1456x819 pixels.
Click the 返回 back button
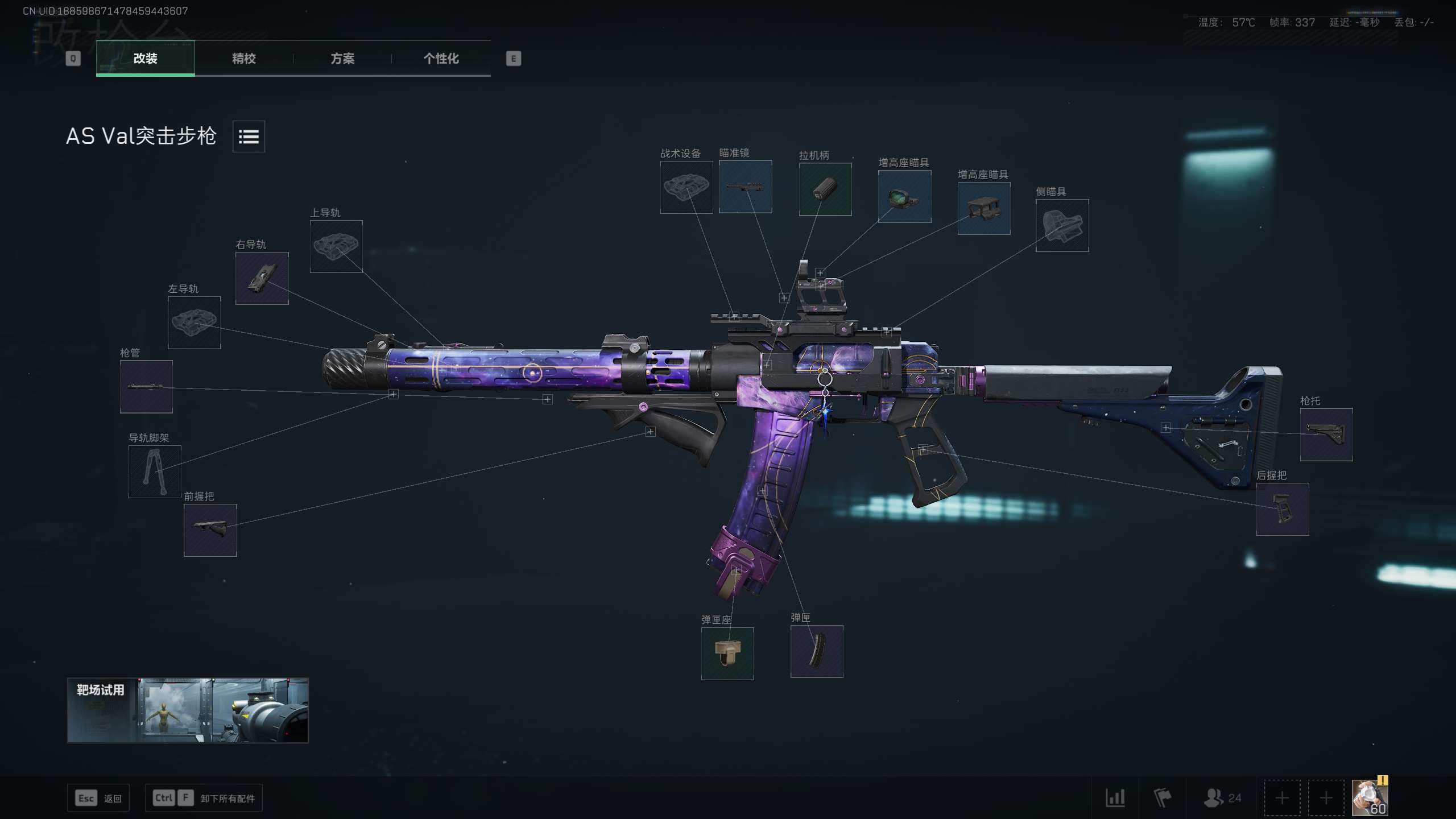(98, 798)
